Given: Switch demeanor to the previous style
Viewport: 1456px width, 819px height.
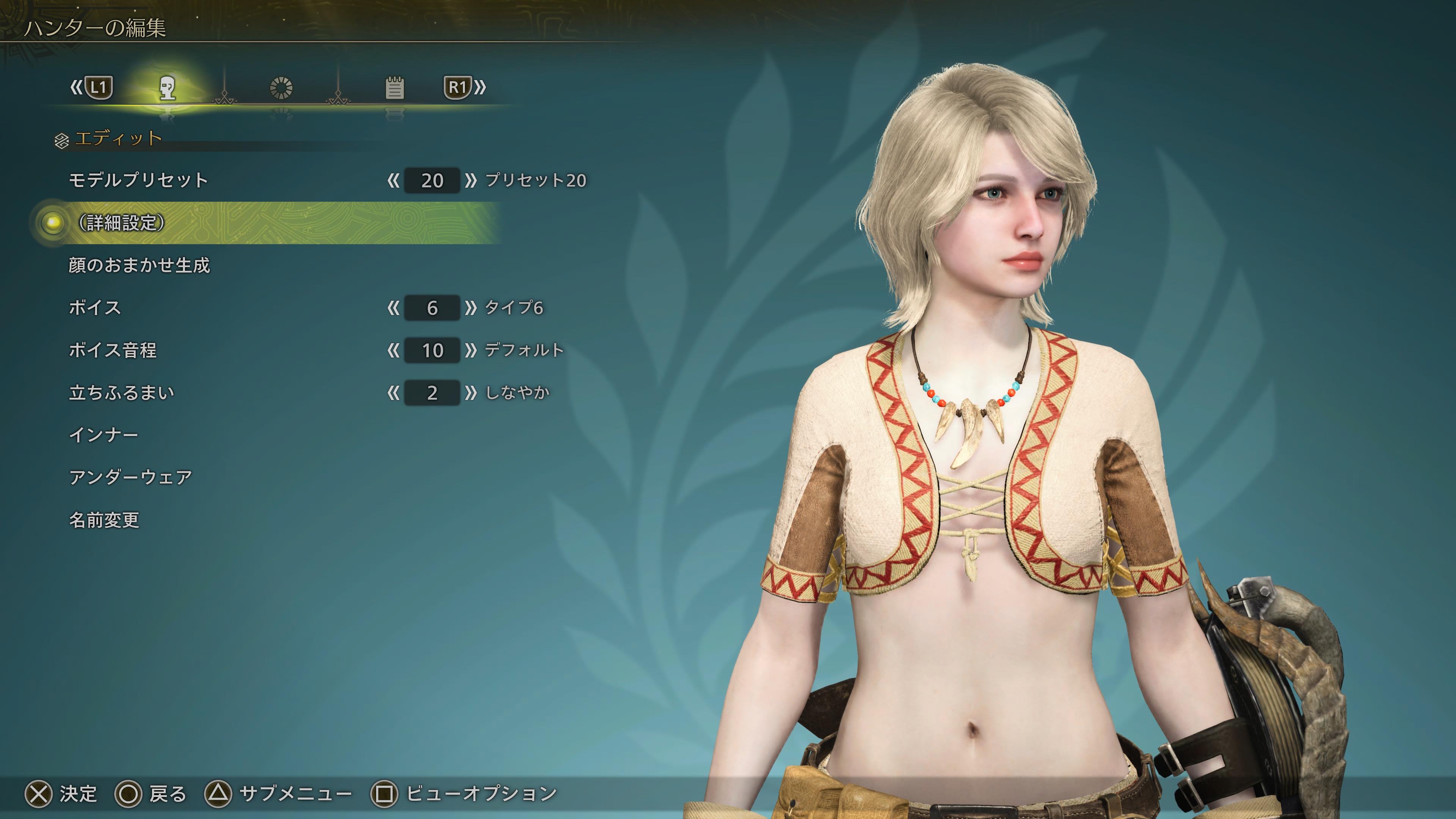Looking at the screenshot, I should pyautogui.click(x=394, y=393).
